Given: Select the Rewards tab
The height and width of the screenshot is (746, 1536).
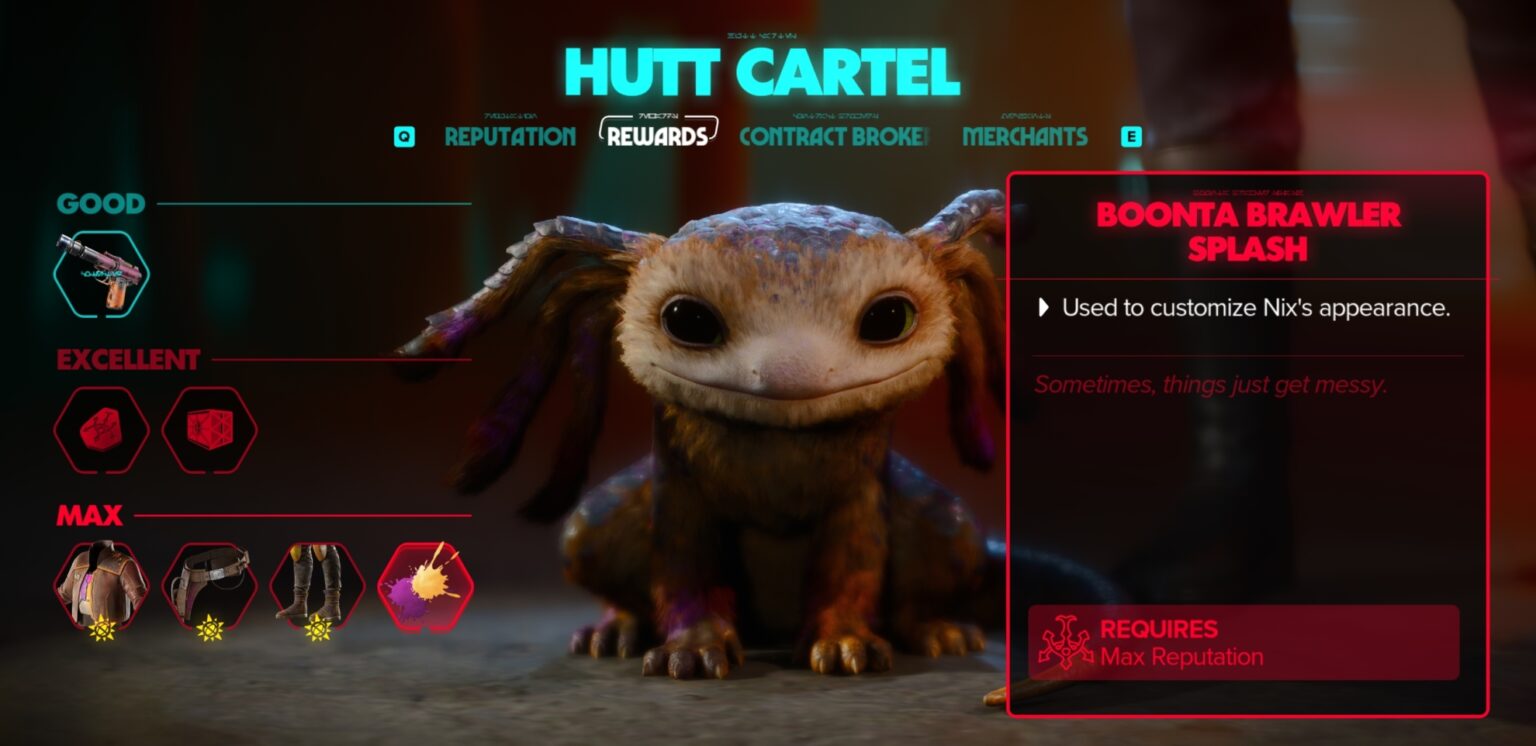Looking at the screenshot, I should click(657, 137).
